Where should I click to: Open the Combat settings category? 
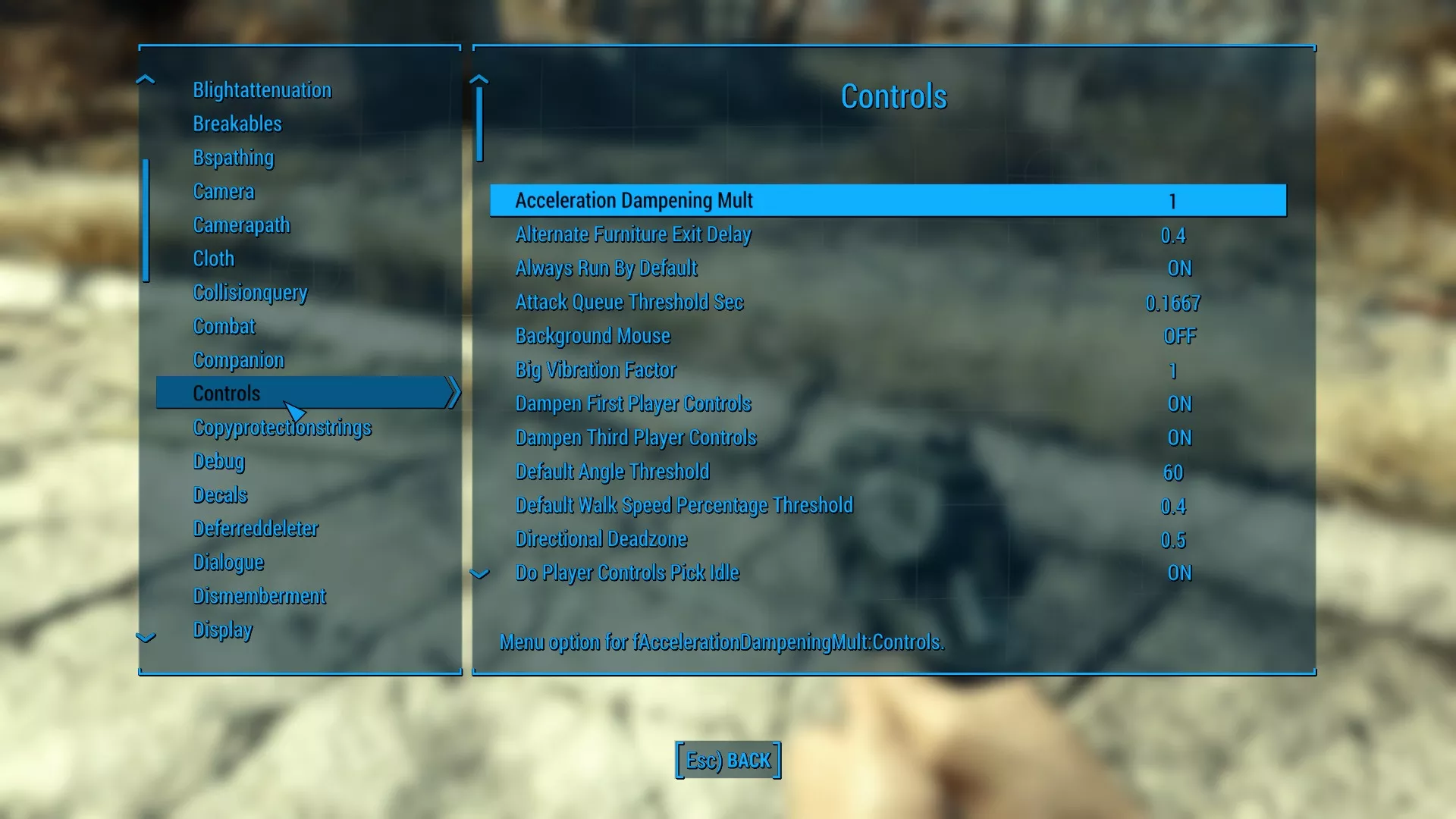tap(224, 326)
